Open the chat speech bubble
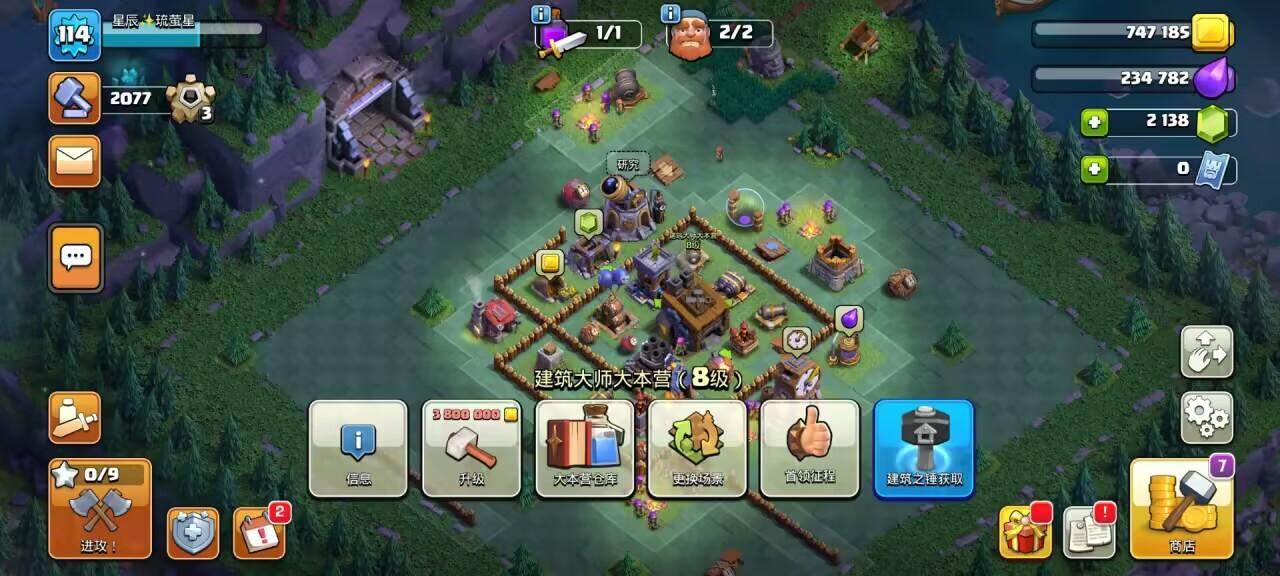Viewport: 1280px width, 576px height. [76, 258]
